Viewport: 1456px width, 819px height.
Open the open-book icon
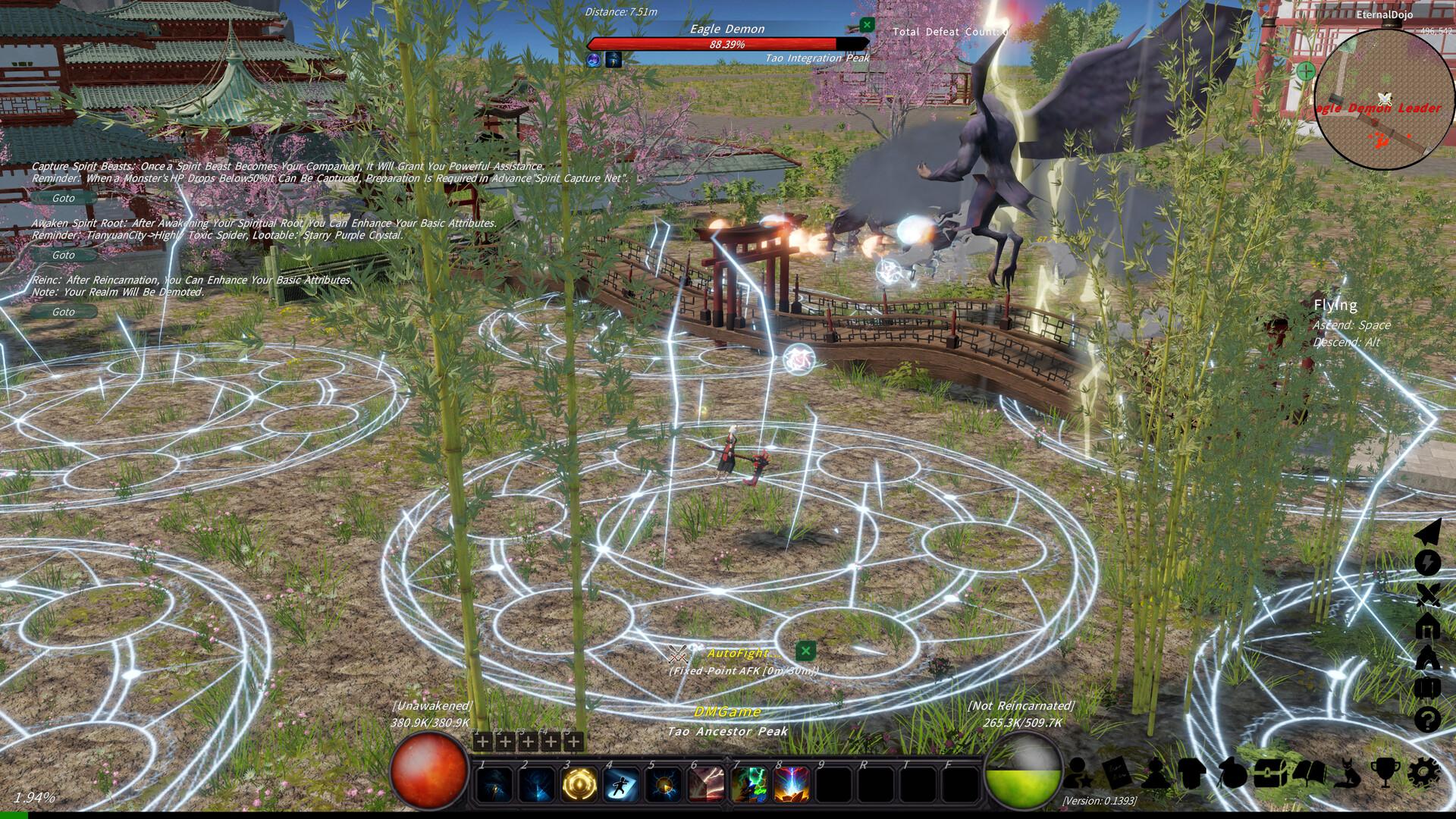[x=1308, y=773]
